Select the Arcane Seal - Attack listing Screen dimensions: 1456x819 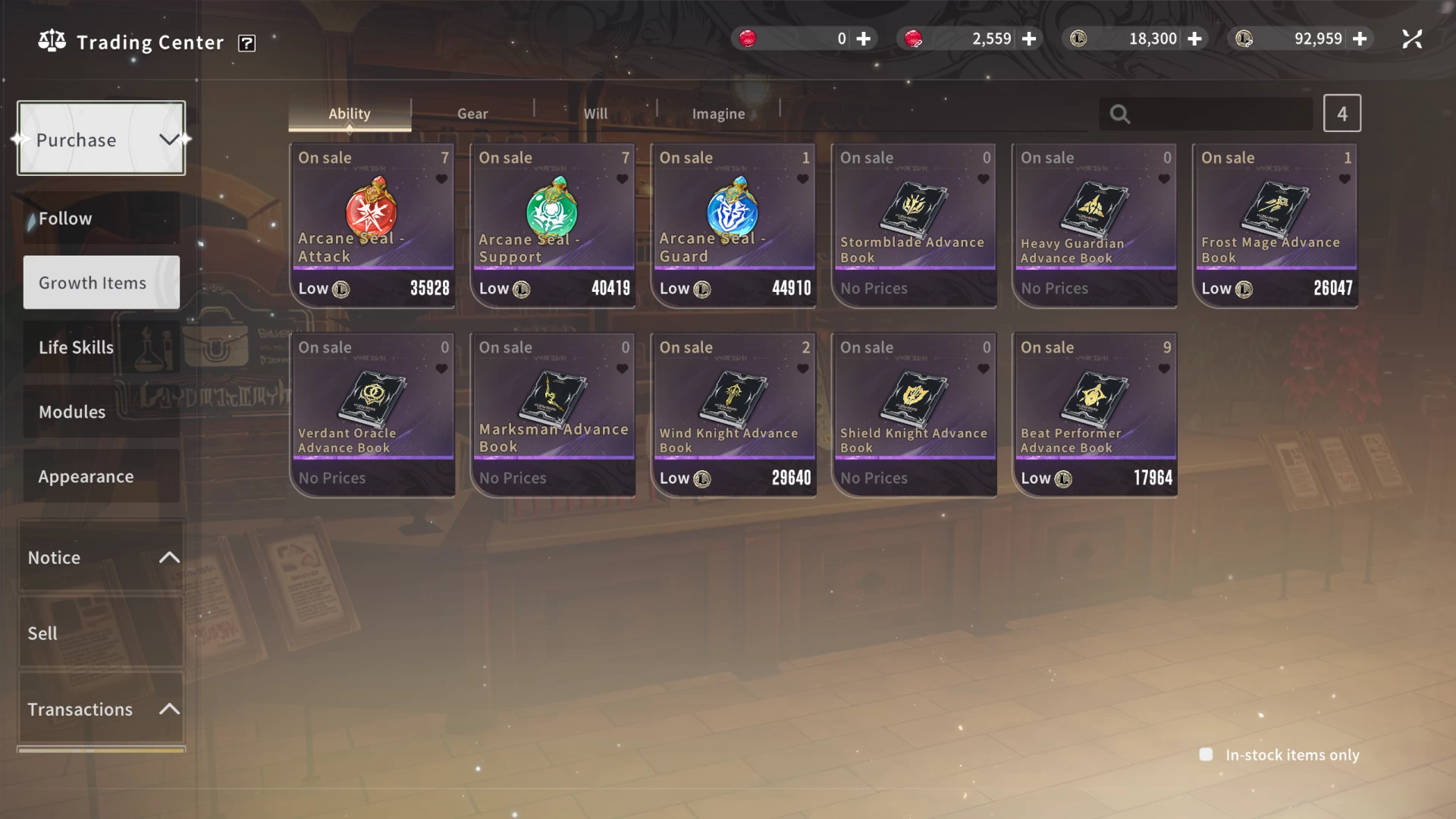point(372,225)
